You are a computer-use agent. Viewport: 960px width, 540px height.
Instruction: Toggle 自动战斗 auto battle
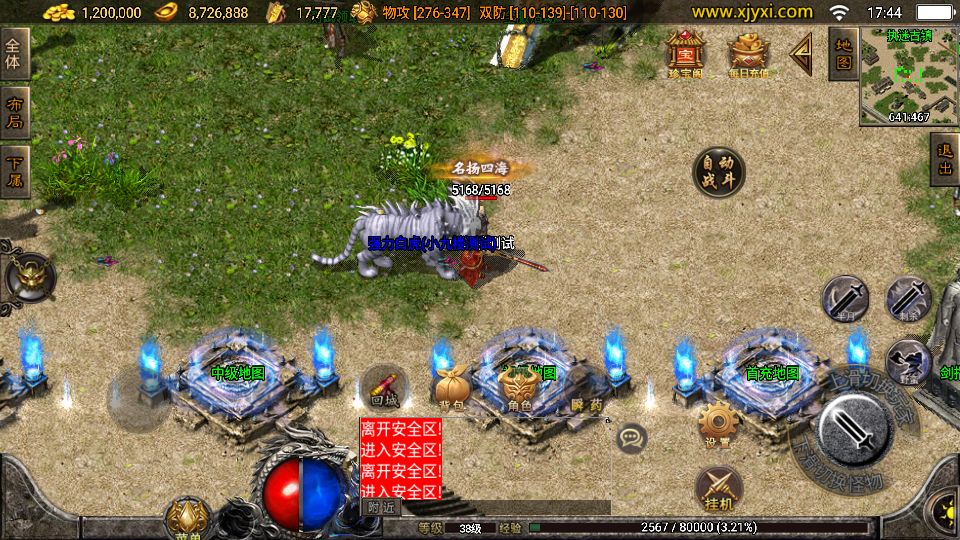coord(718,174)
